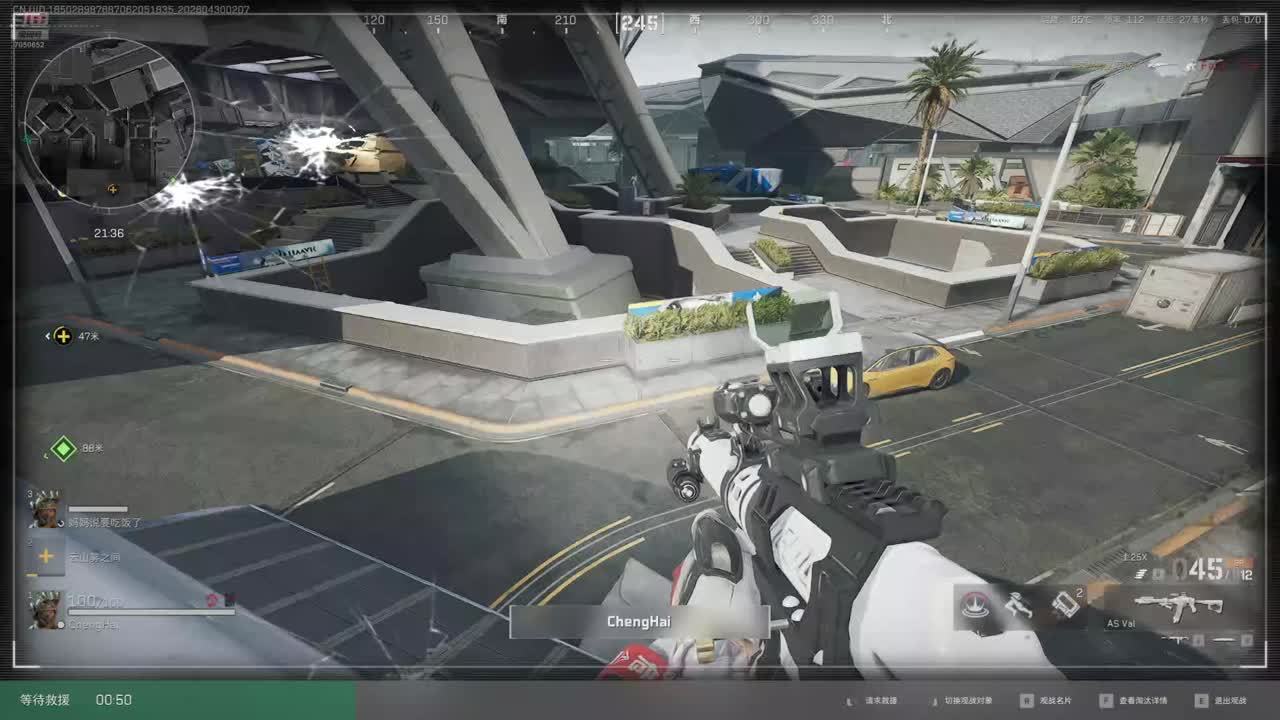Click 退出观战 to exit spectating
The height and width of the screenshot is (720, 1280).
click(x=1229, y=701)
